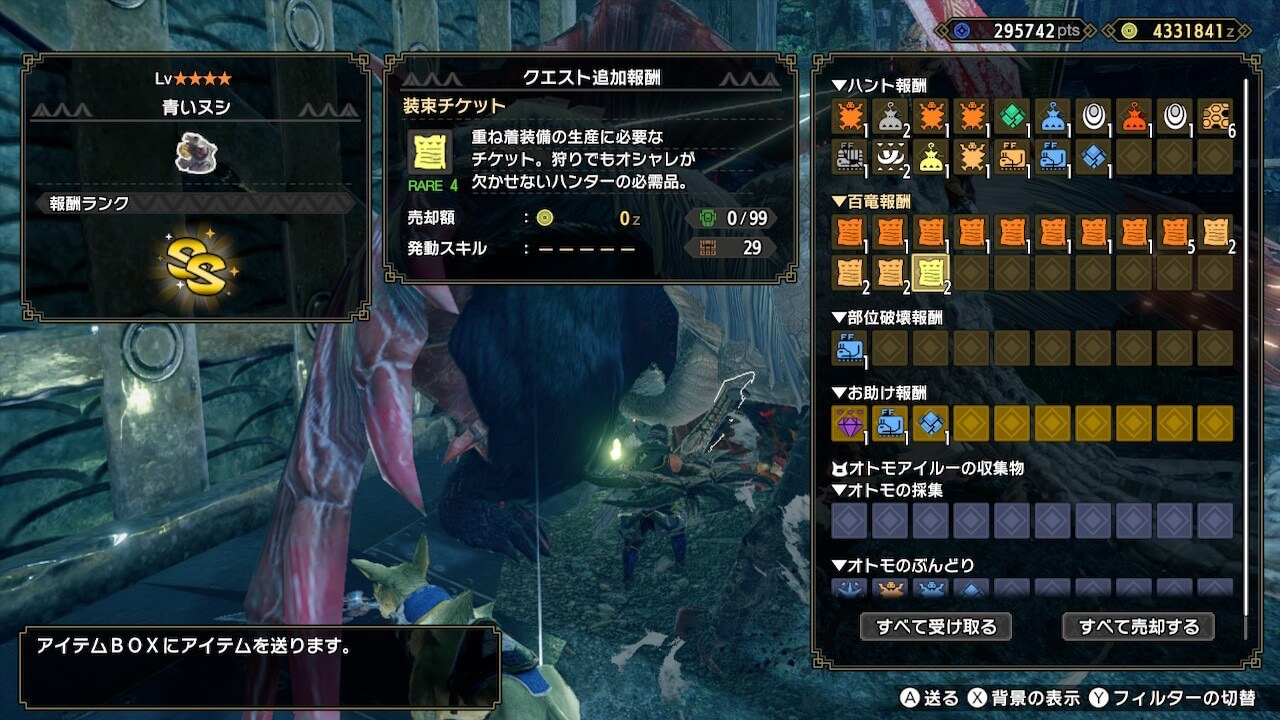Viewport: 1280px width, 720px height.
Task: Select the red-orange sac hunt reward
Action: point(1134,116)
